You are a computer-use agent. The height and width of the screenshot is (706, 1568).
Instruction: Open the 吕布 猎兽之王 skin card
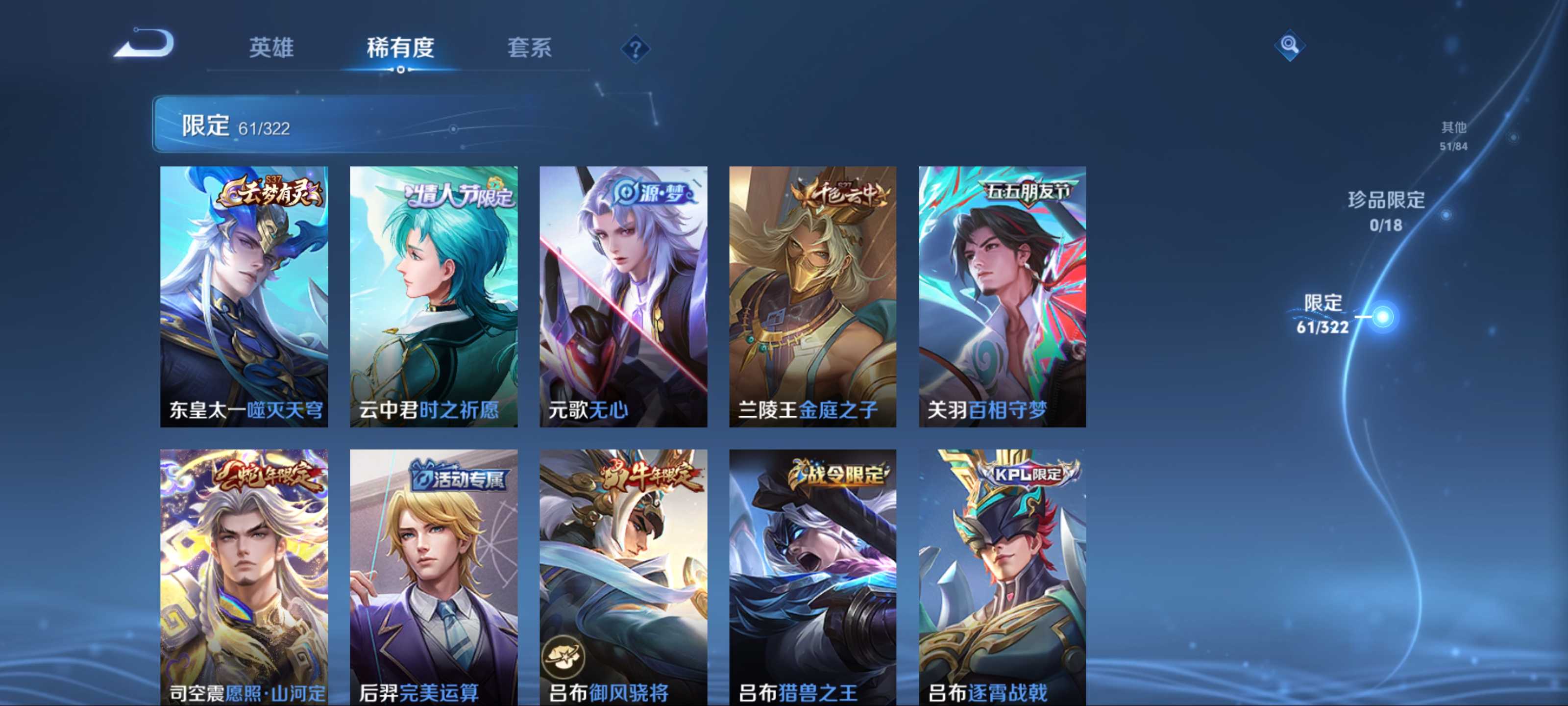click(812, 577)
